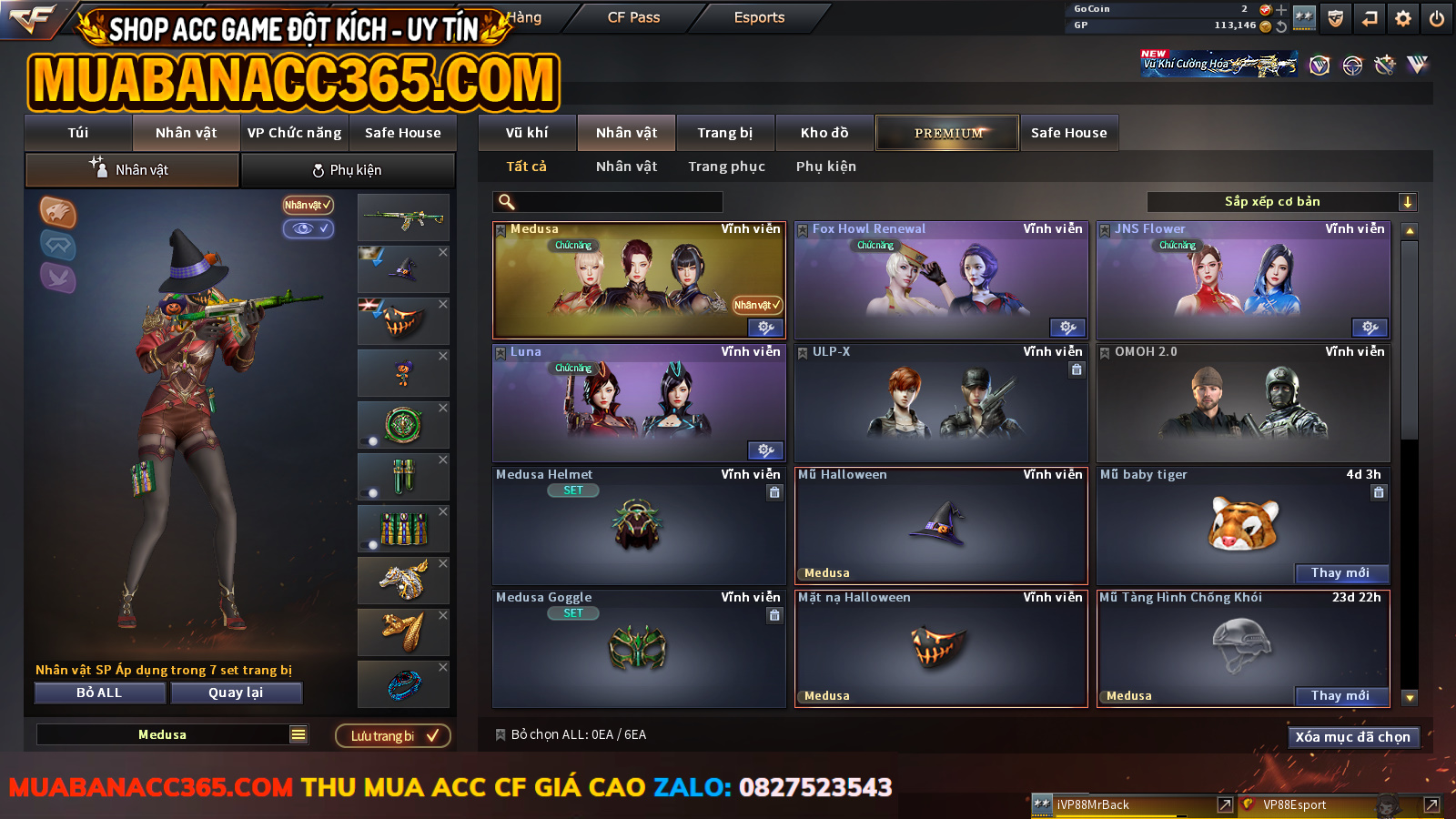This screenshot has height=819, width=1456.
Task: Select the Kho đồ tab
Action: point(824,133)
